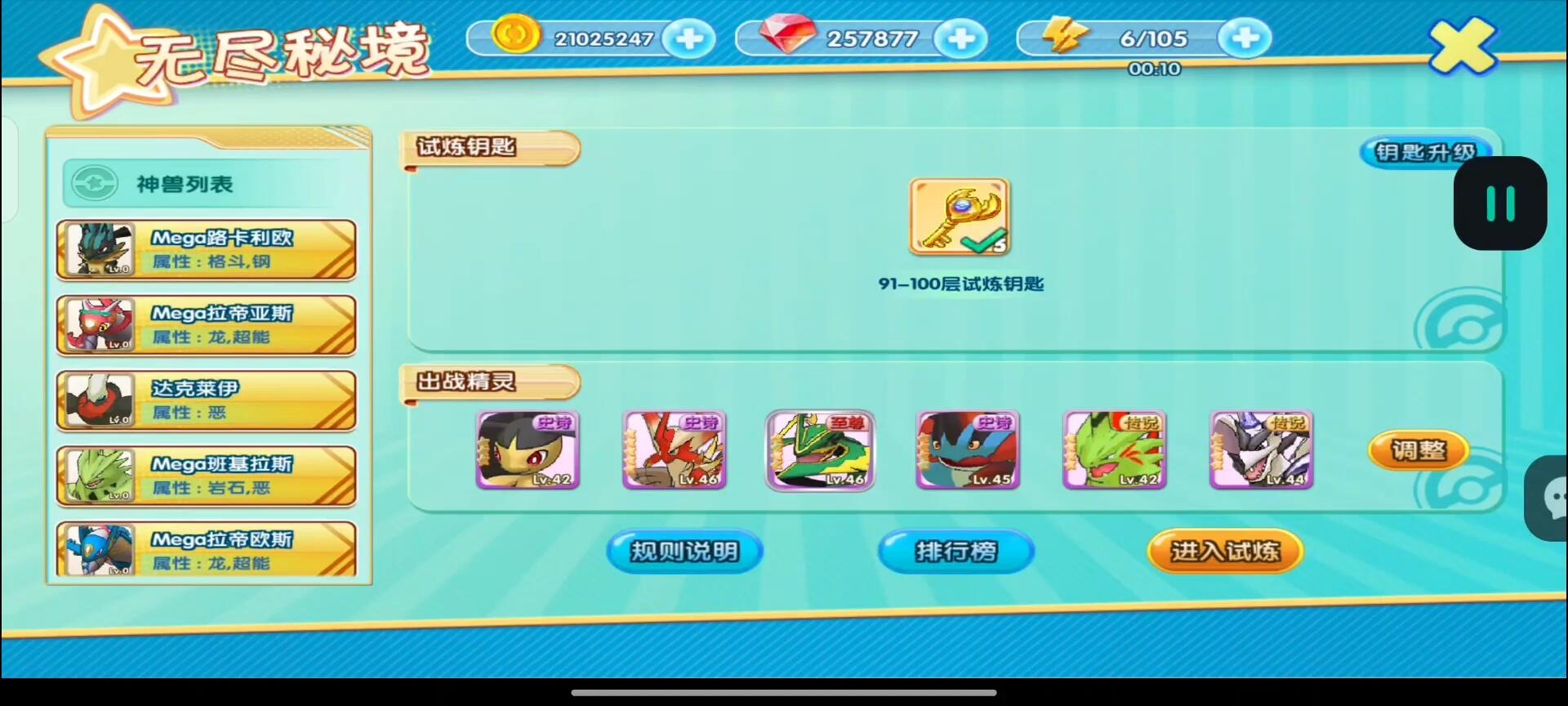Select the Lv.45 Swampert team slot
The image size is (1568, 706).
(x=968, y=450)
